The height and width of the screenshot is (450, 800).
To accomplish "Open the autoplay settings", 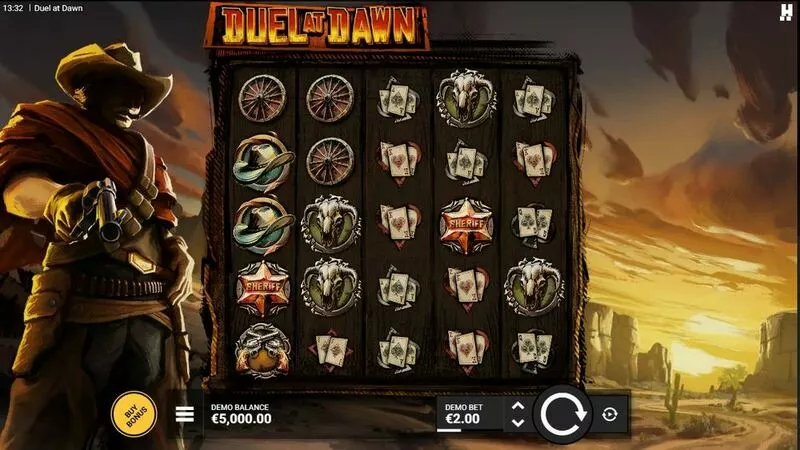I will (x=609, y=414).
